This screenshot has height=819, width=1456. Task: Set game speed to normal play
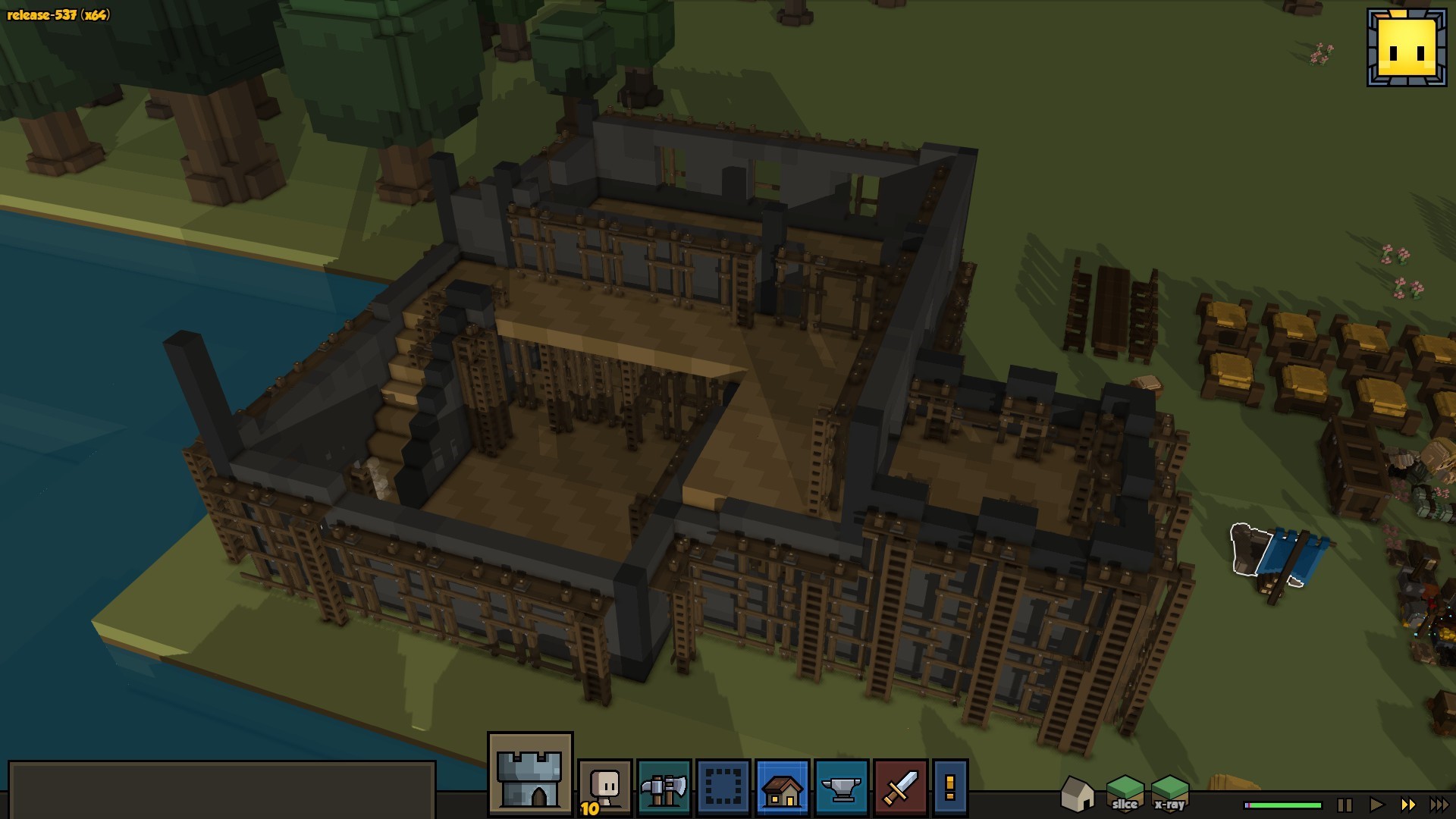click(1376, 805)
